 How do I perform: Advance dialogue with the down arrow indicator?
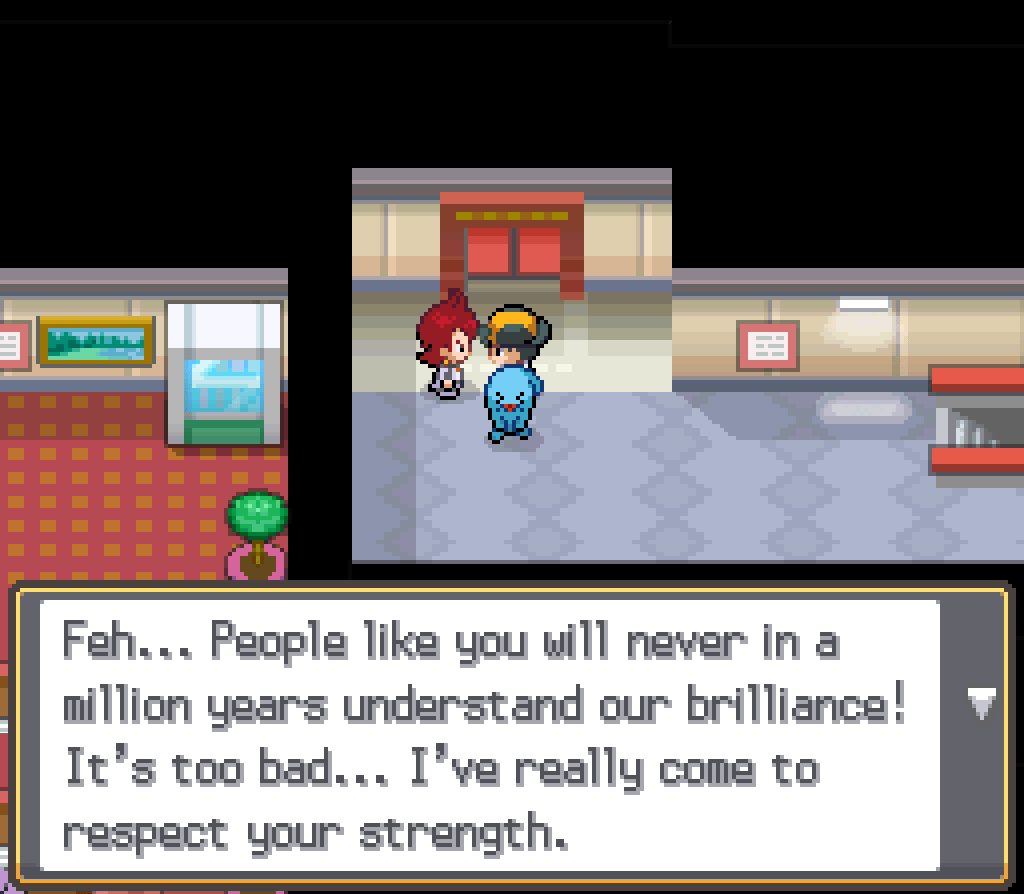pyautogui.click(x=982, y=704)
